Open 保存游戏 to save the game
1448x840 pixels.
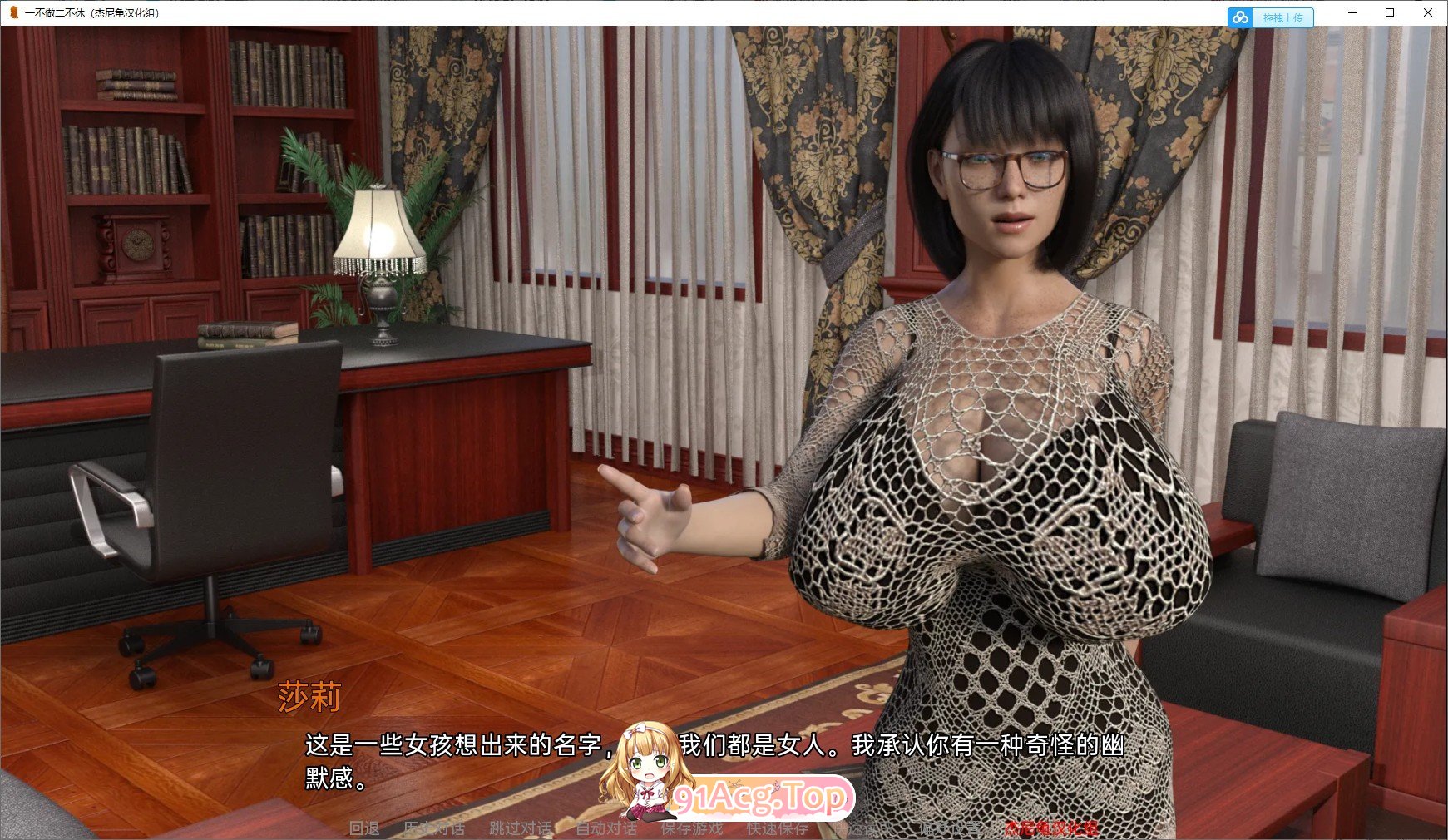point(691,829)
